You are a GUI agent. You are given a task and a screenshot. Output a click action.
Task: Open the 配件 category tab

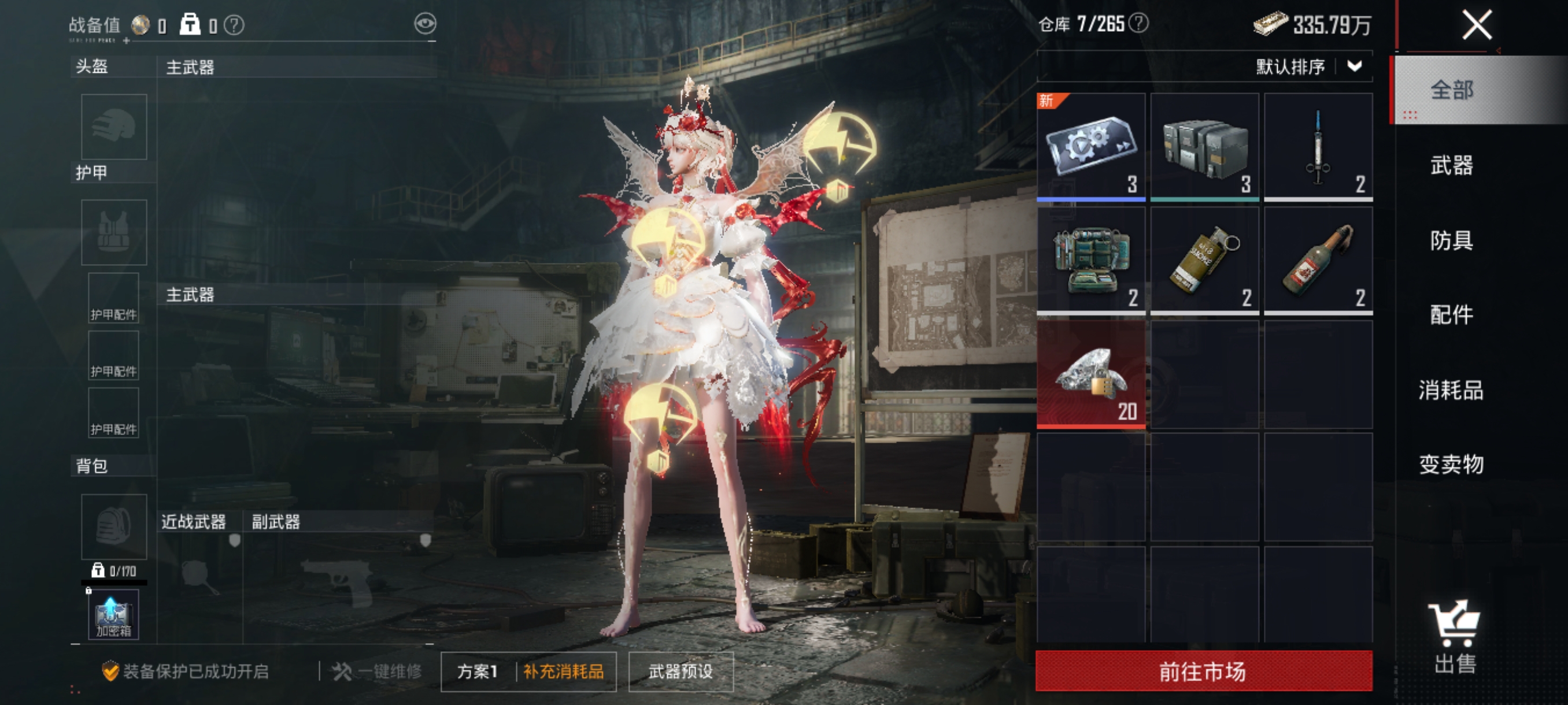click(x=1451, y=314)
